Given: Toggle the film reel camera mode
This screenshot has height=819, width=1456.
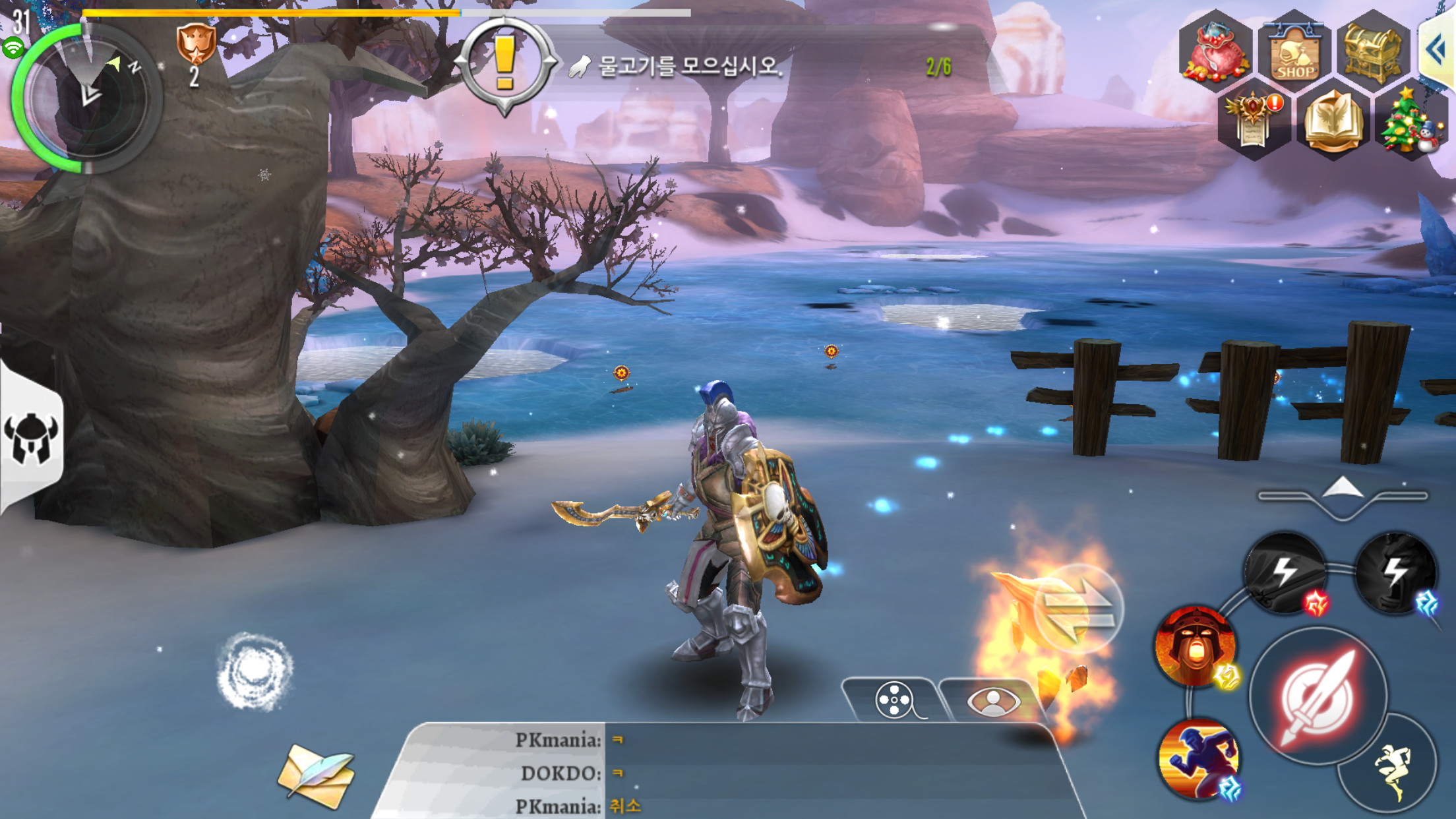Looking at the screenshot, I should click(894, 700).
